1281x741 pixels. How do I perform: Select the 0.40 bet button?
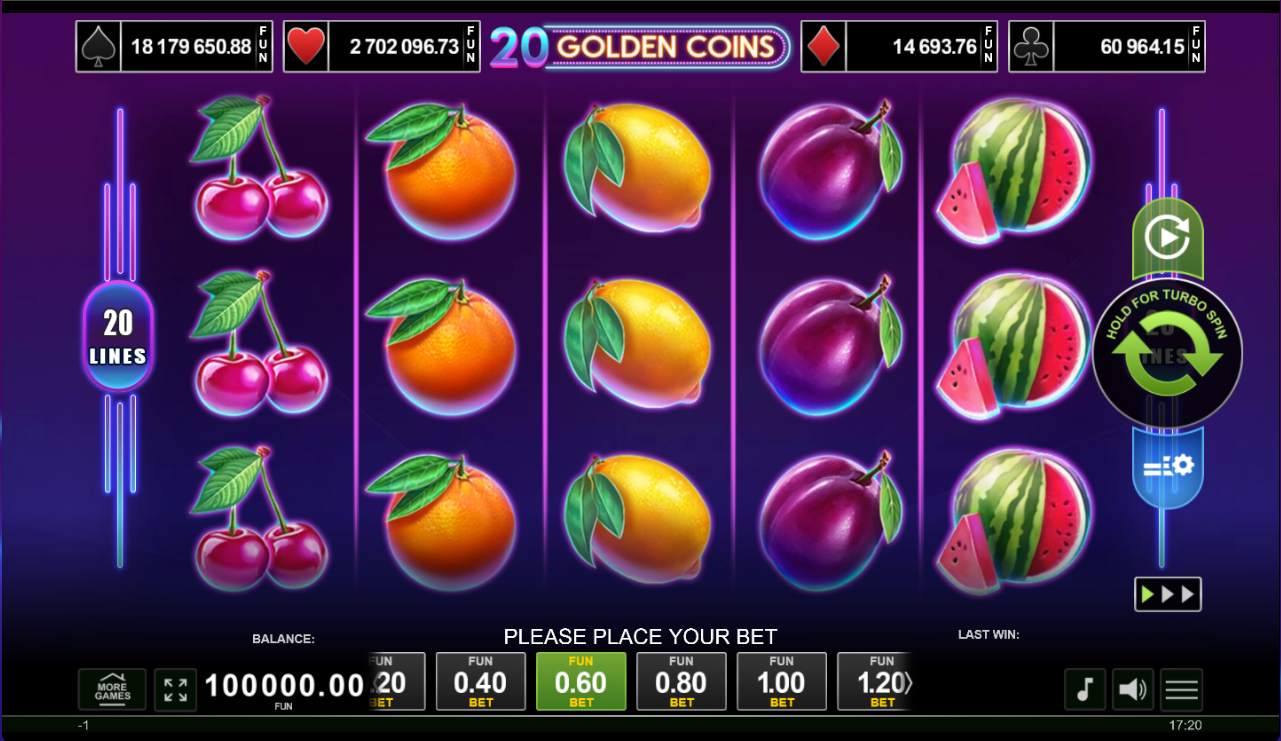pyautogui.click(x=481, y=682)
